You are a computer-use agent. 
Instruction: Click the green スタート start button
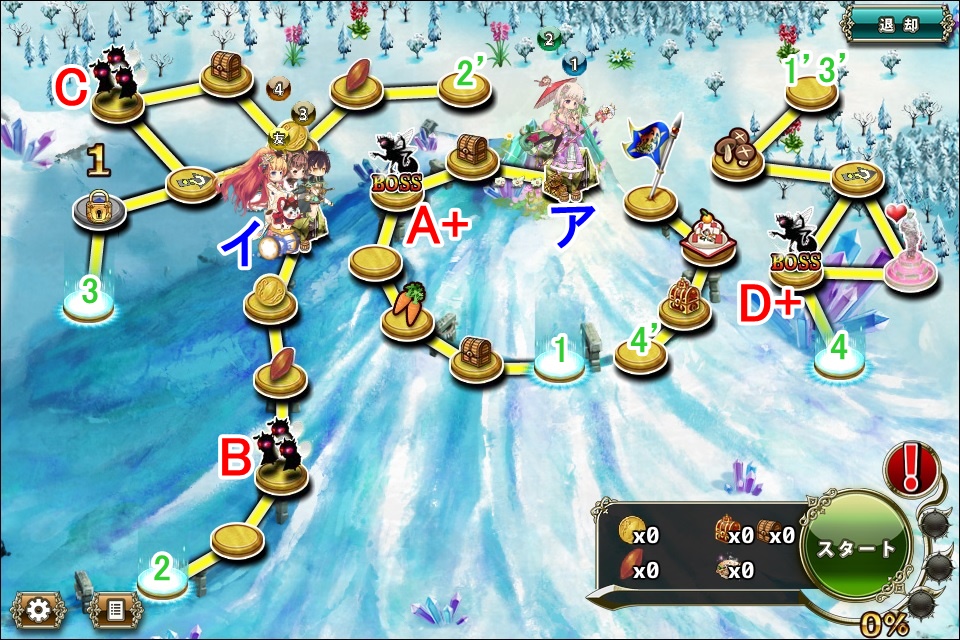pyautogui.click(x=856, y=548)
